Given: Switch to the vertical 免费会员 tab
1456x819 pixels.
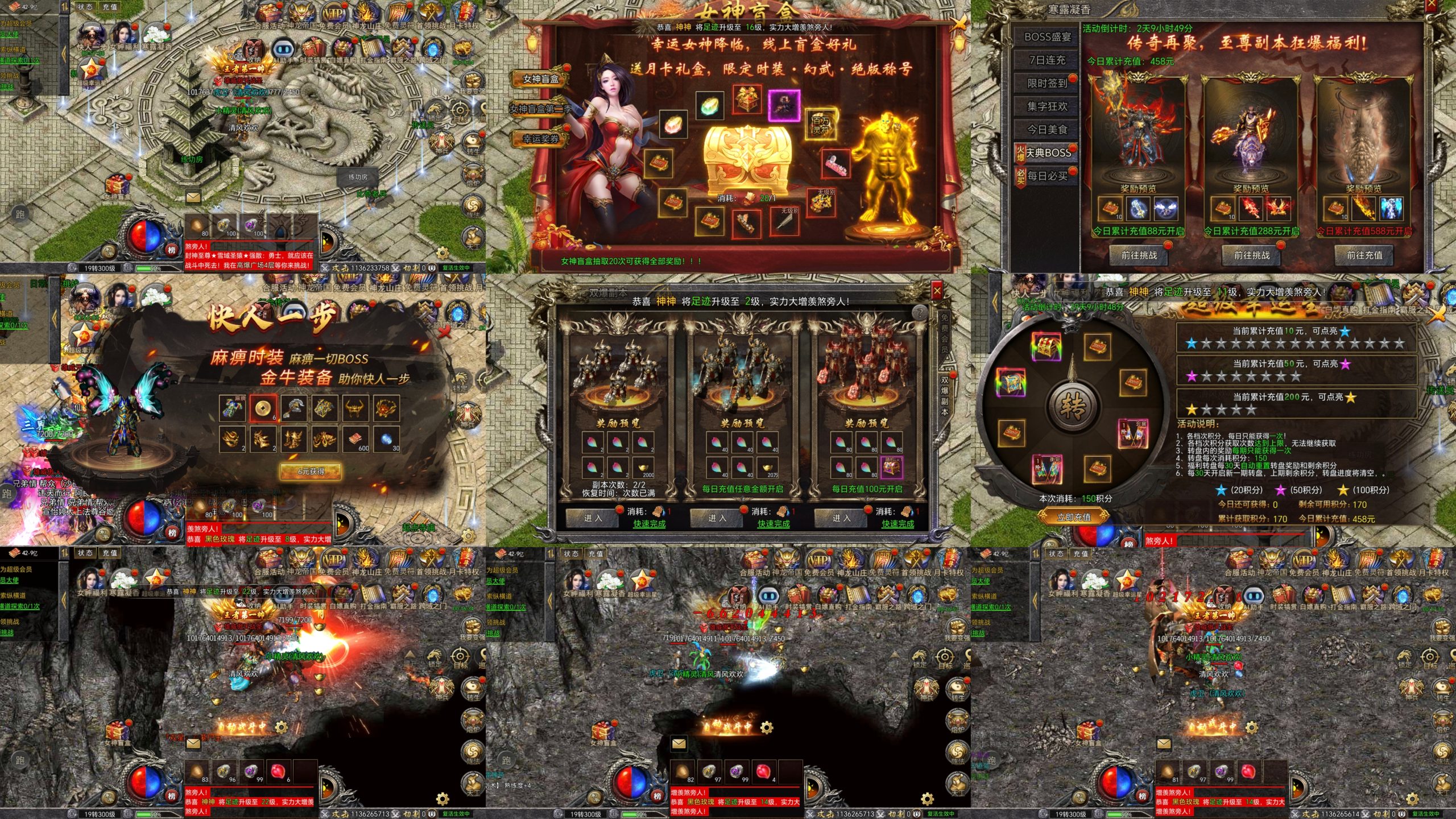Looking at the screenshot, I should [944, 333].
